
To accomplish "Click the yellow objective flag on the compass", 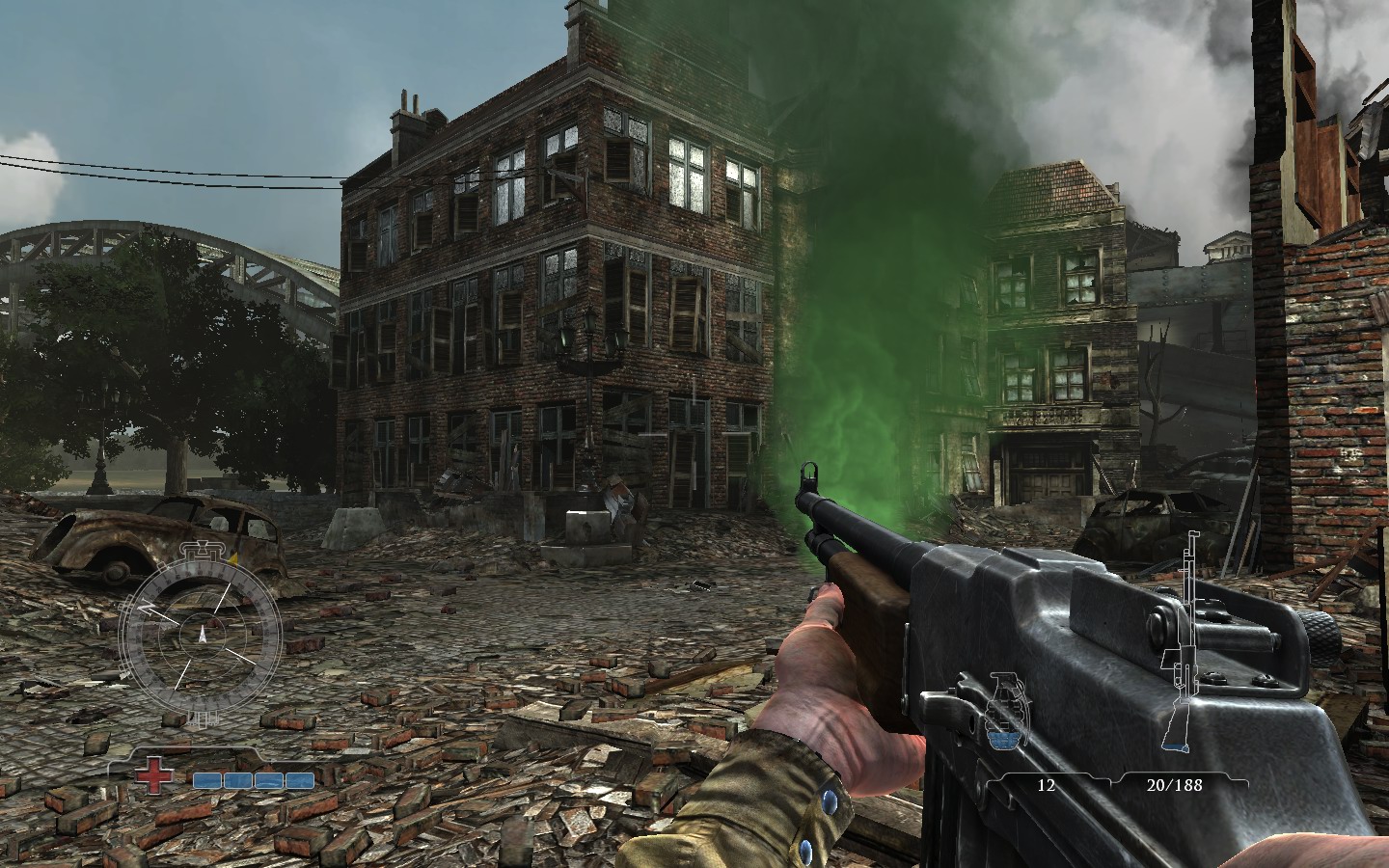I will 234,556.
